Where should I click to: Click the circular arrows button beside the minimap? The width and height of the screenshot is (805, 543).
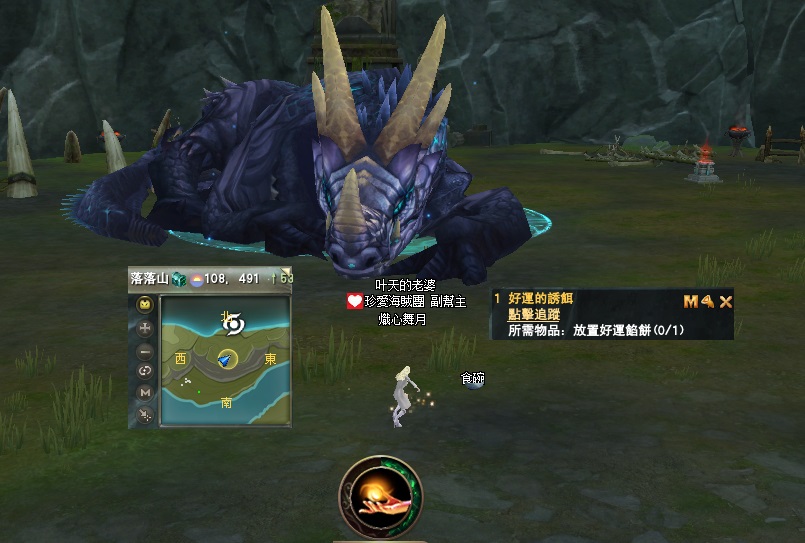click(x=145, y=371)
